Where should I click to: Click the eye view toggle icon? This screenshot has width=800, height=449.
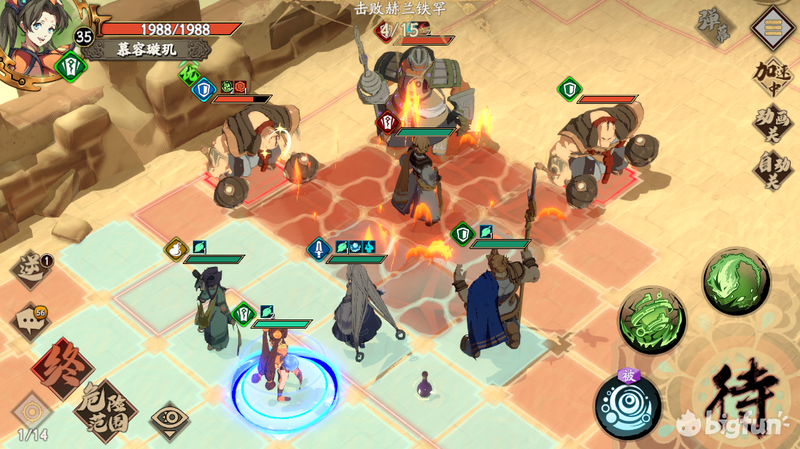point(170,421)
